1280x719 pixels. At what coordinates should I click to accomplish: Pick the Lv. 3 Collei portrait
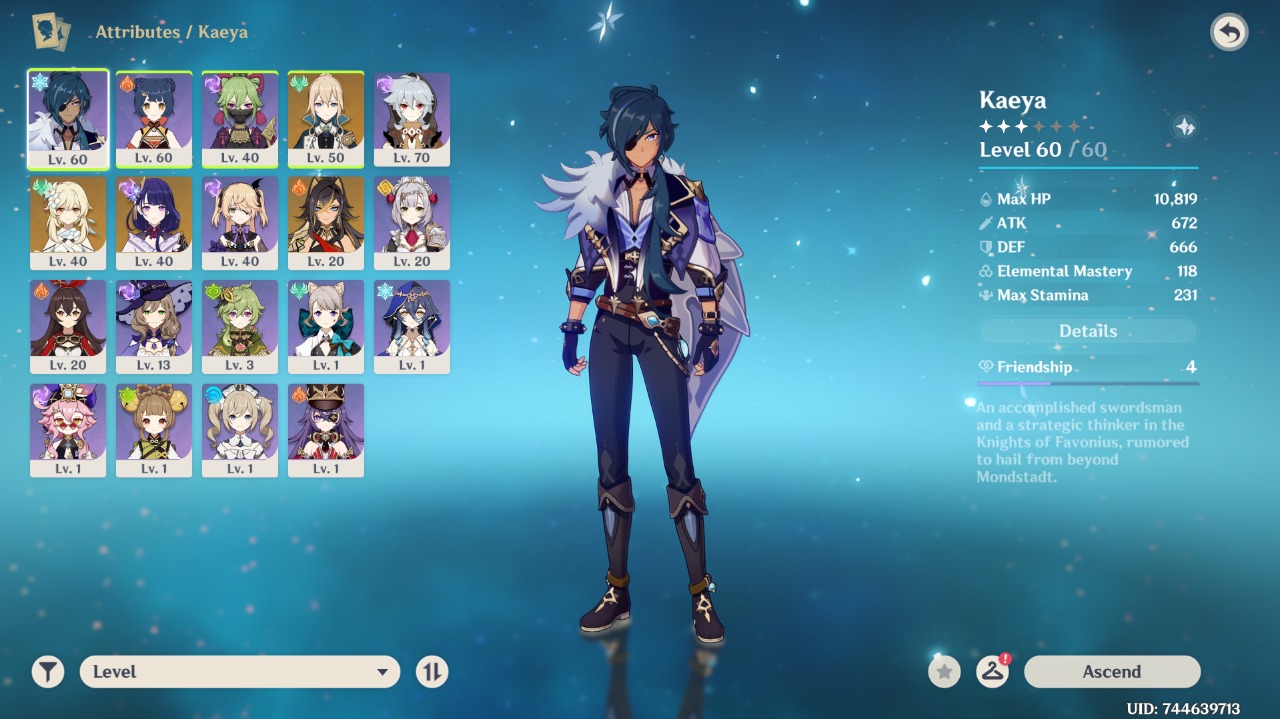(x=240, y=326)
